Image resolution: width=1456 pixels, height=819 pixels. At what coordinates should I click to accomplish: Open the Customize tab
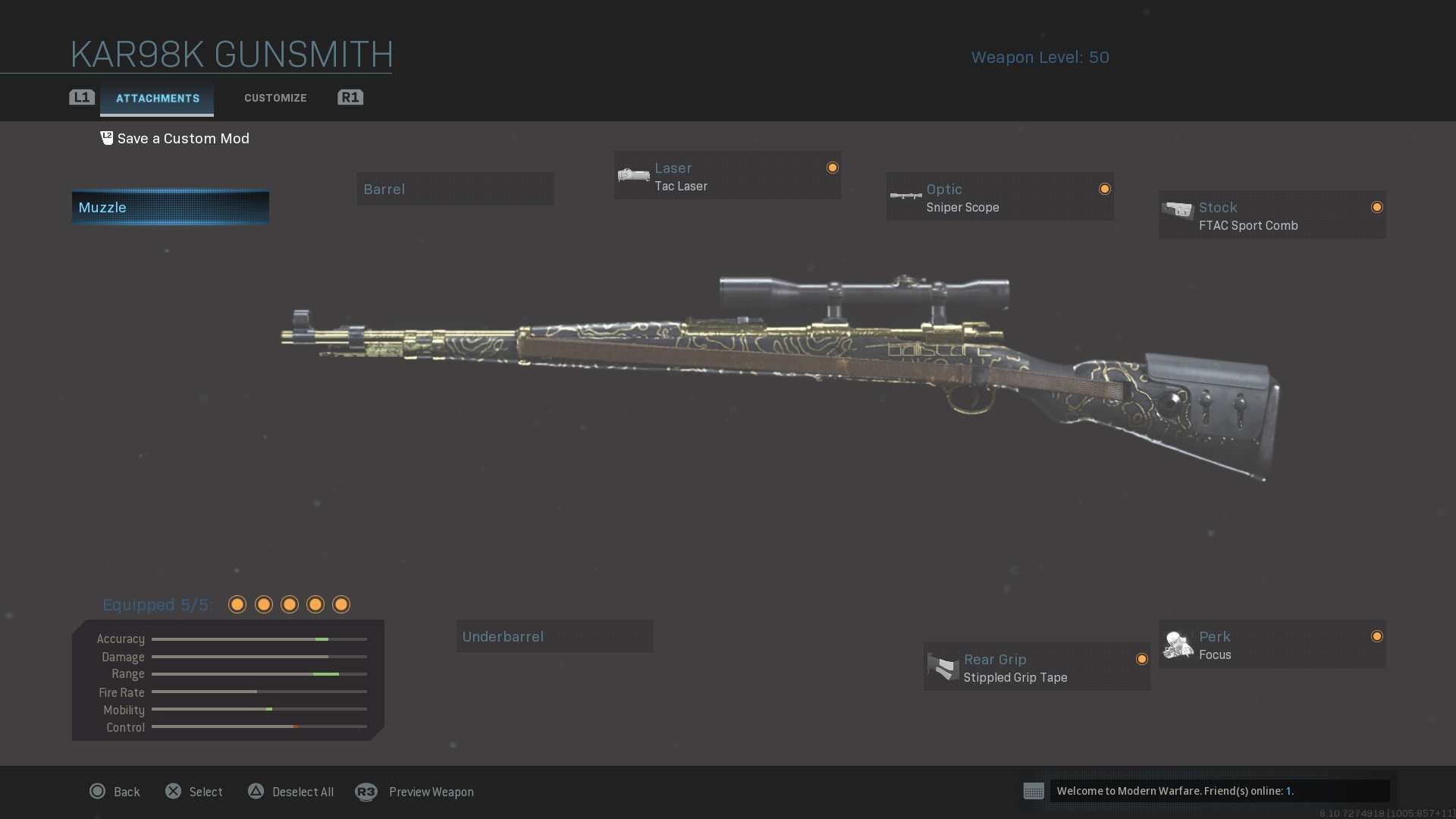275,99
